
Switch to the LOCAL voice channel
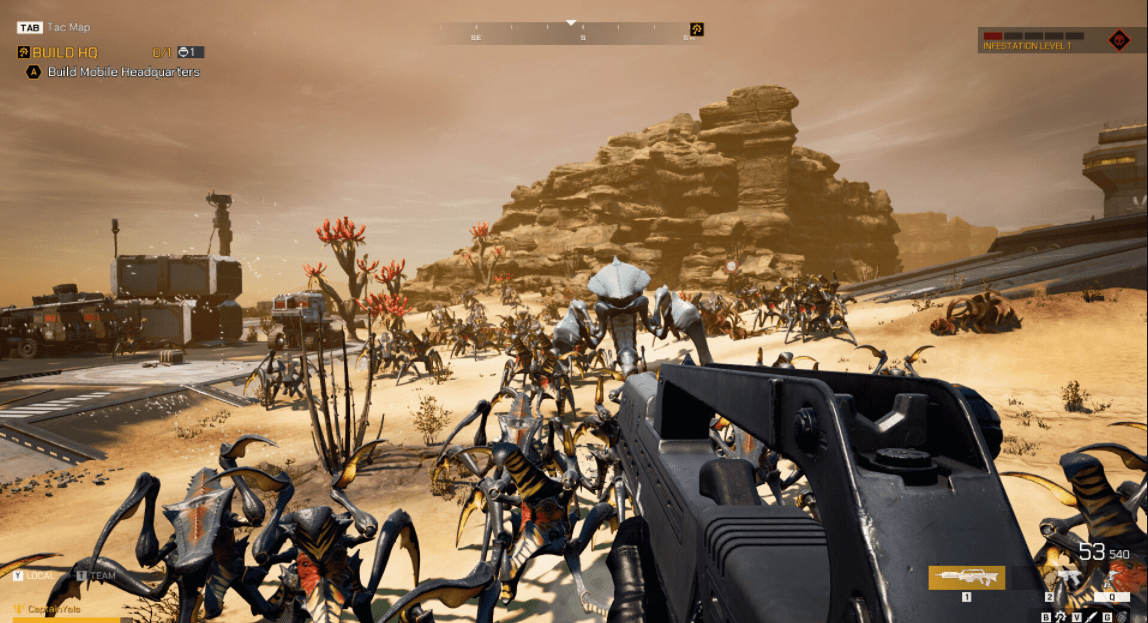click(37, 575)
